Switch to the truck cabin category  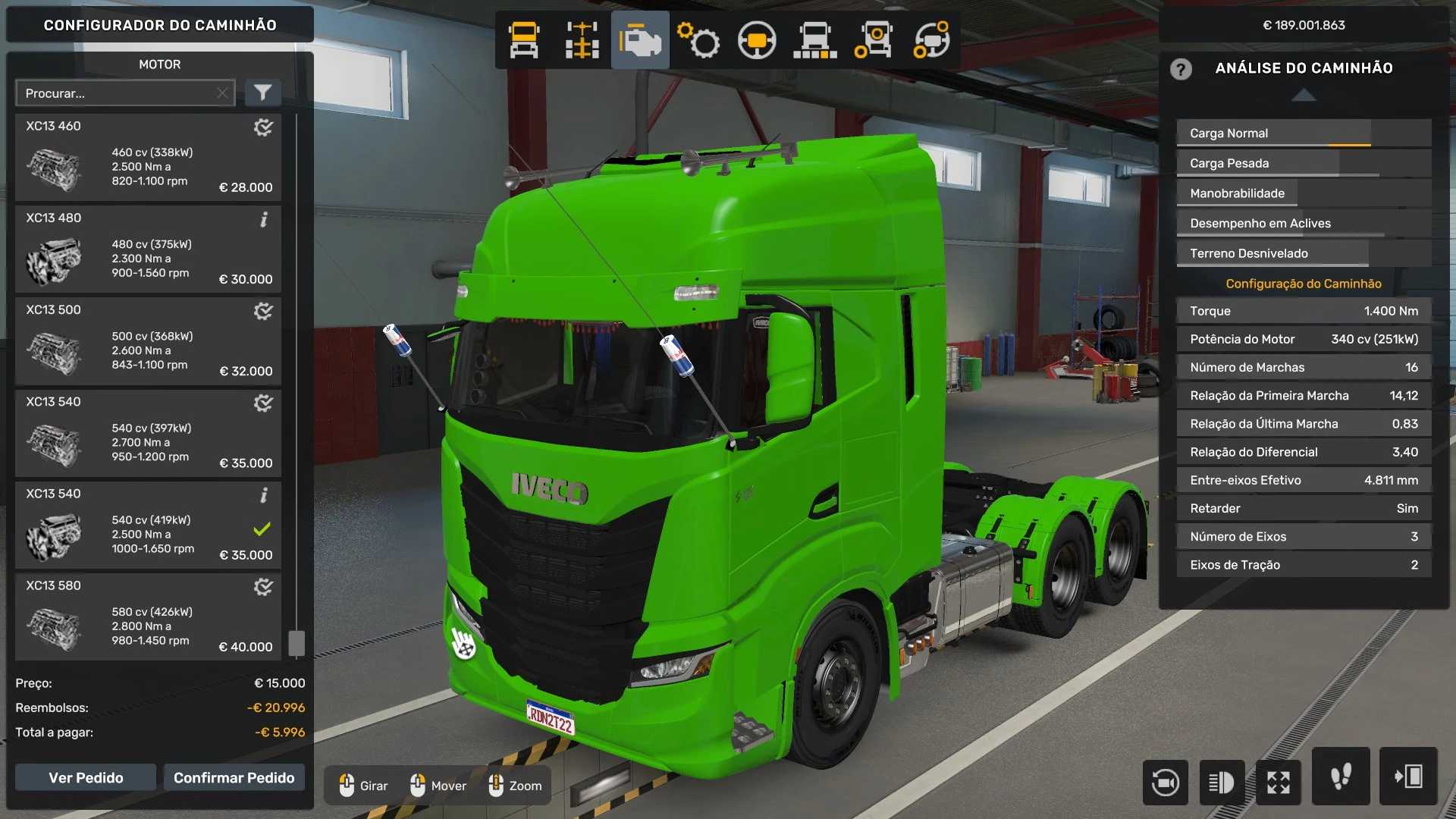click(x=524, y=40)
